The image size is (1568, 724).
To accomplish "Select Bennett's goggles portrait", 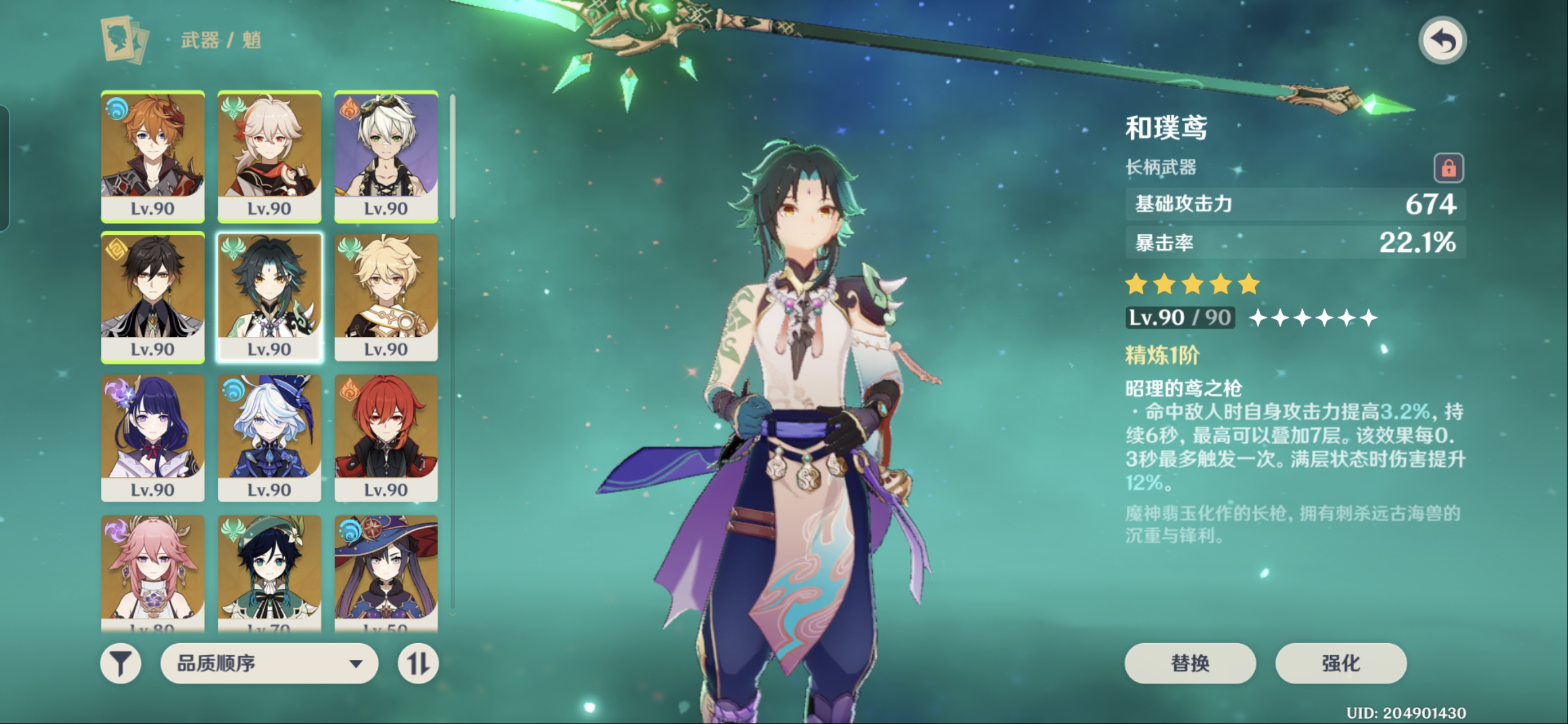I will click(386, 156).
